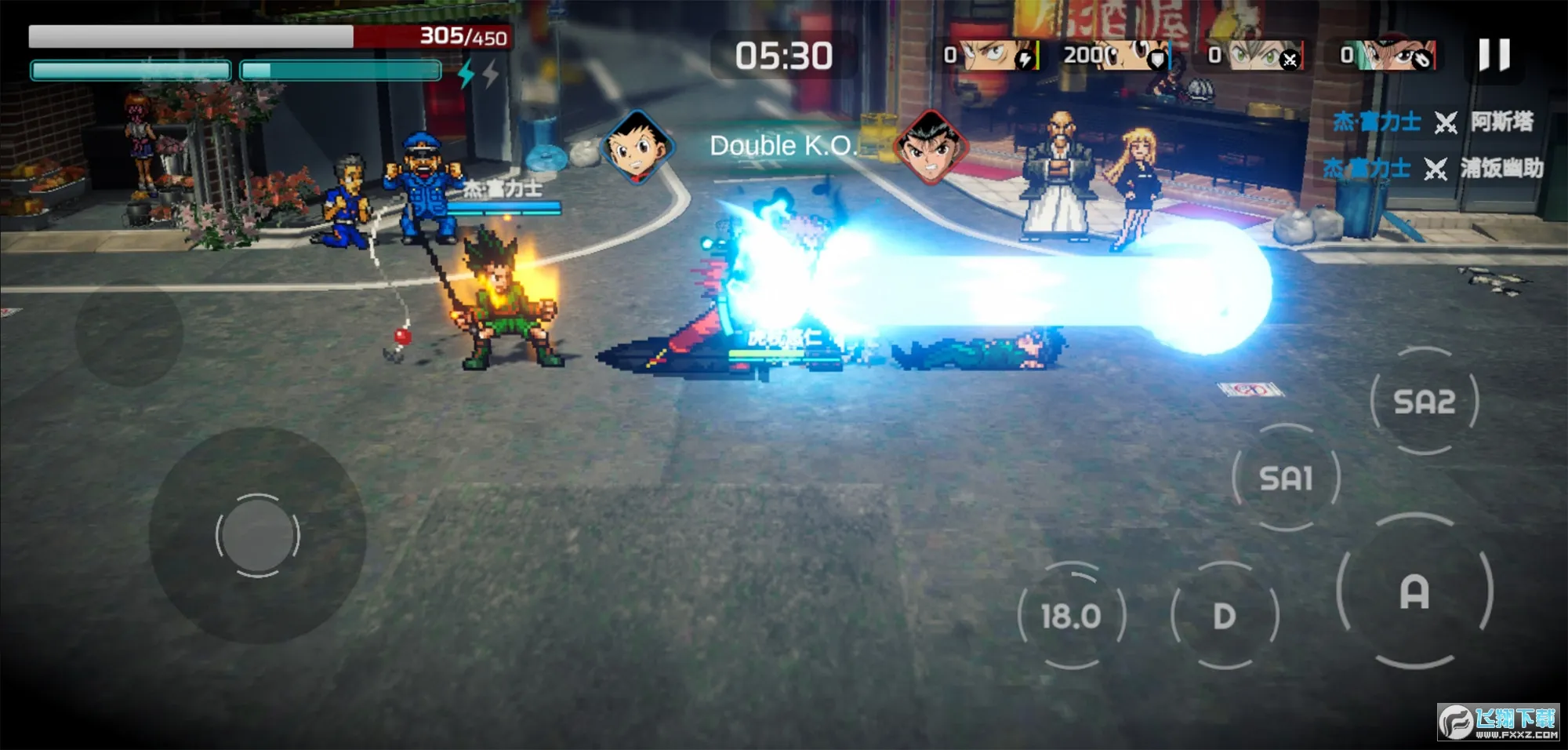The width and height of the screenshot is (1568, 750).
Task: Tap the skill button on 18.0 cooldown
Action: 1071,616
